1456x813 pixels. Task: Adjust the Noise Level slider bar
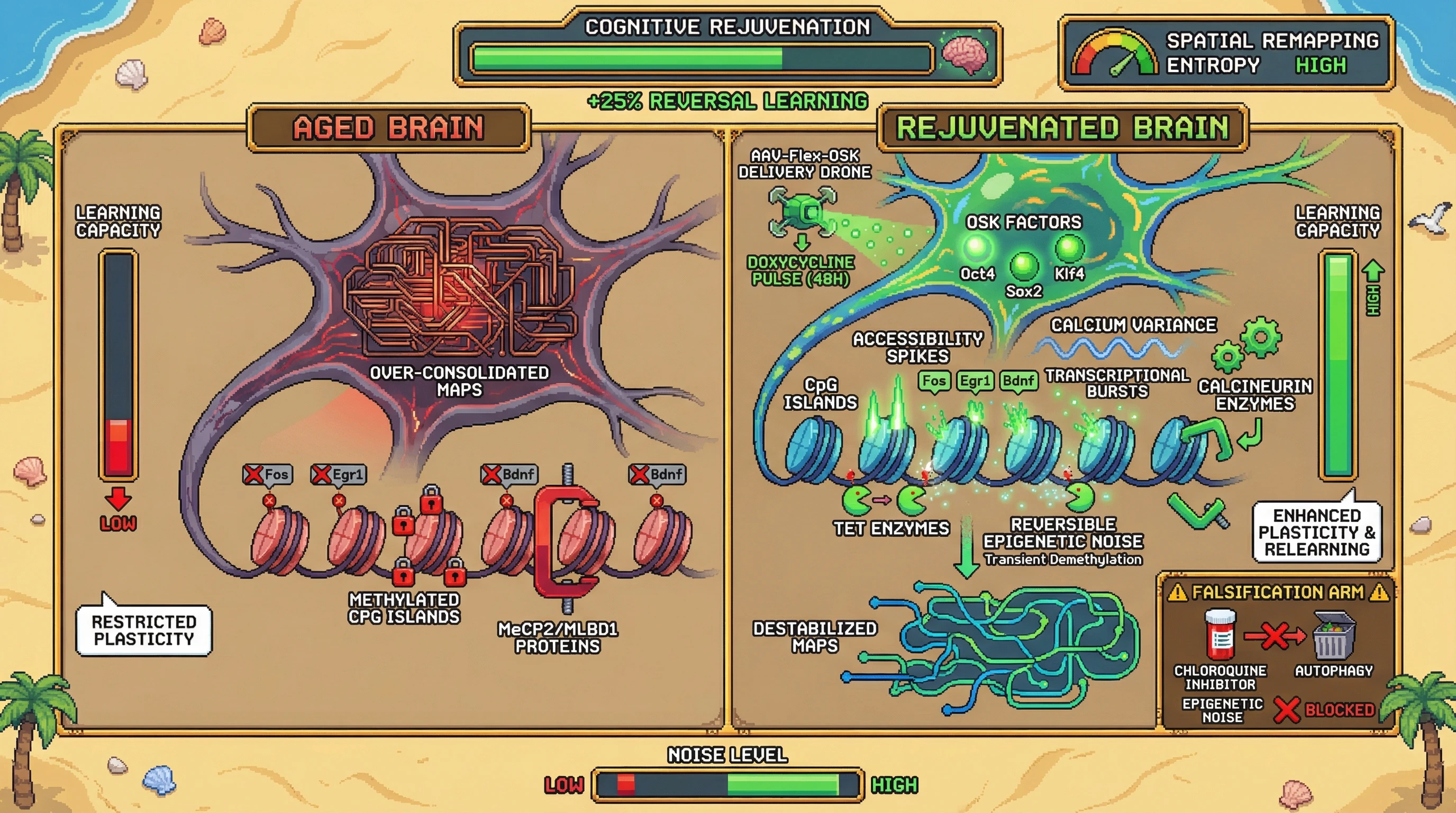pos(727,785)
